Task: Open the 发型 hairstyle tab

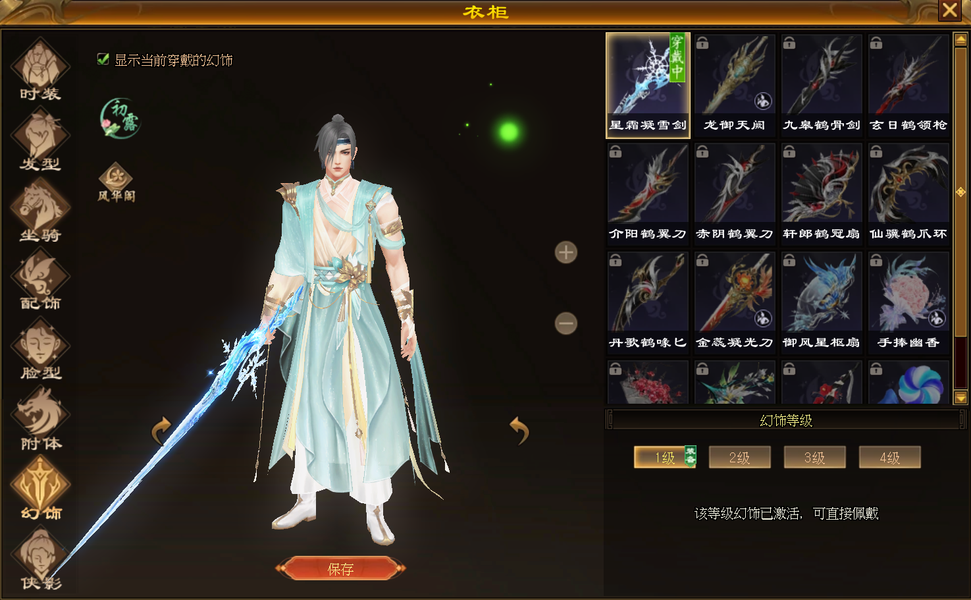Action: (40, 138)
